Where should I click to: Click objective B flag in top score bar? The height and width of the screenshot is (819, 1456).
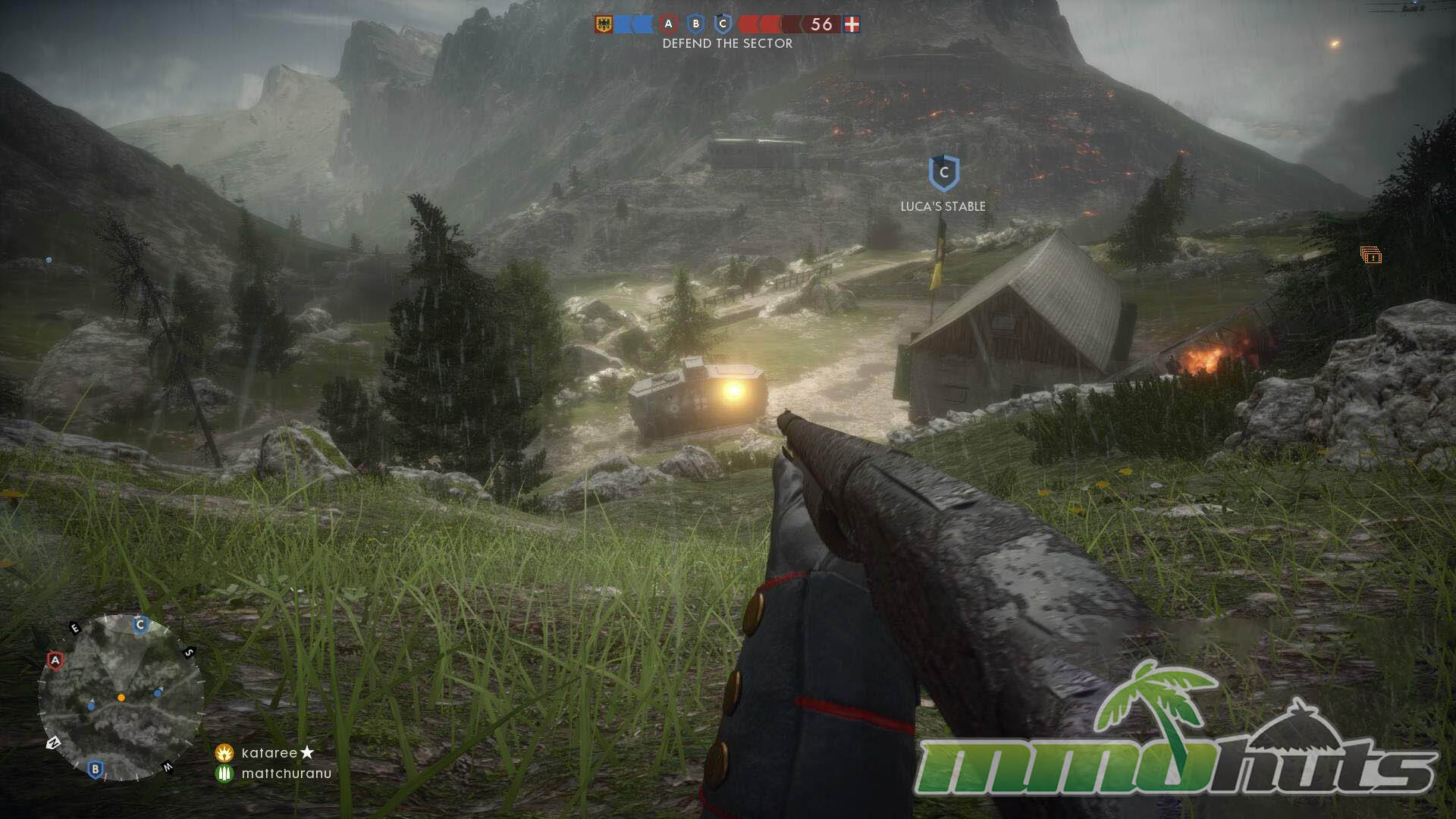(x=695, y=24)
